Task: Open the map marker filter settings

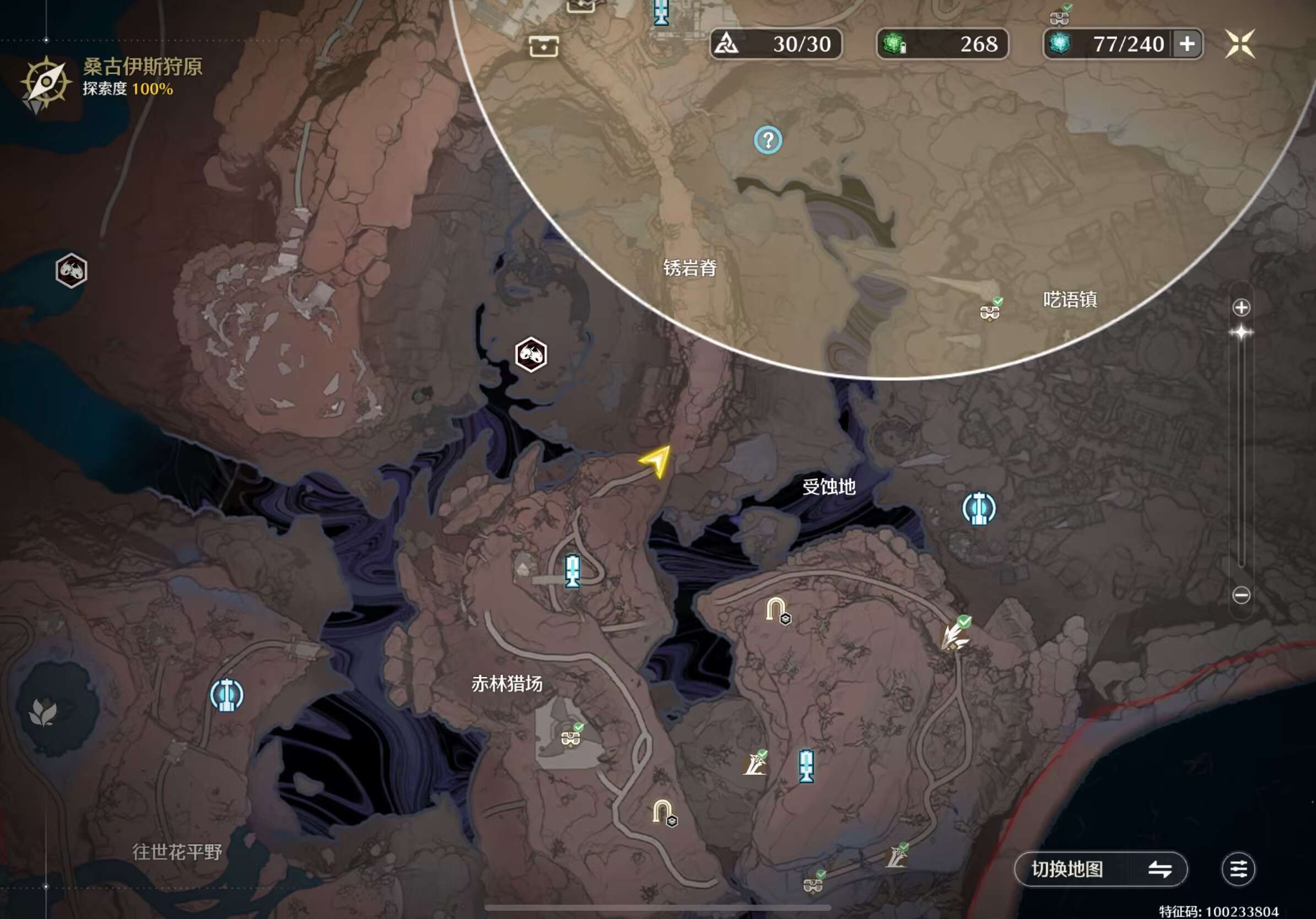Action: tap(1238, 869)
